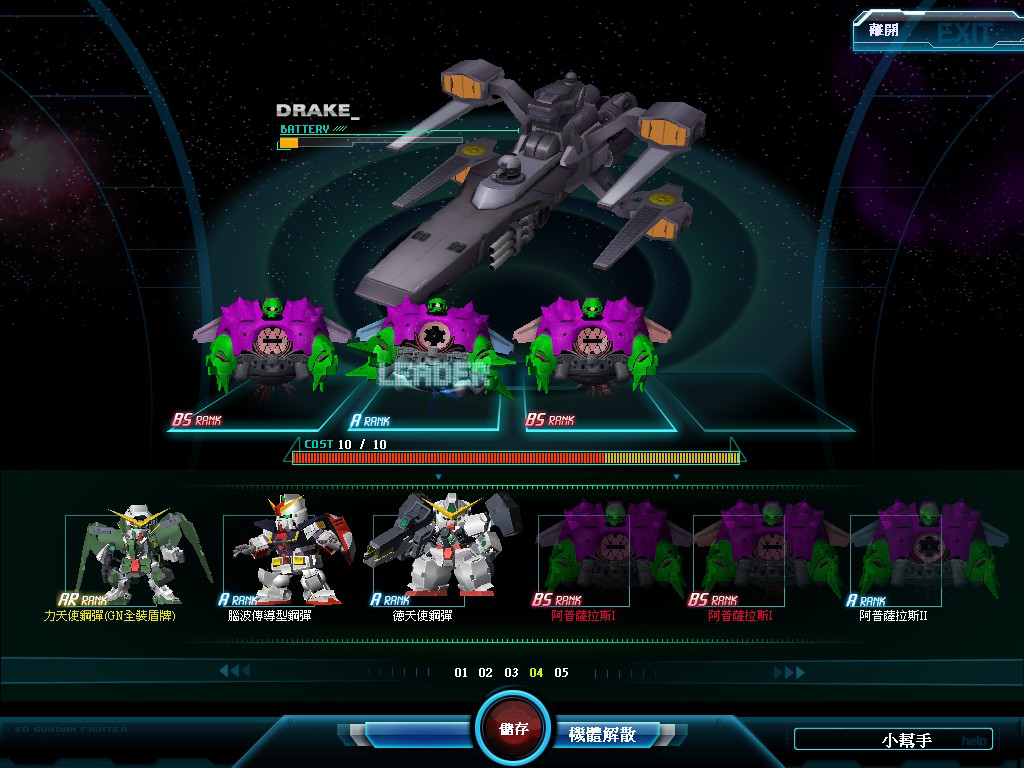Switch to unit list page 02
This screenshot has height=768, width=1024.
pos(486,673)
